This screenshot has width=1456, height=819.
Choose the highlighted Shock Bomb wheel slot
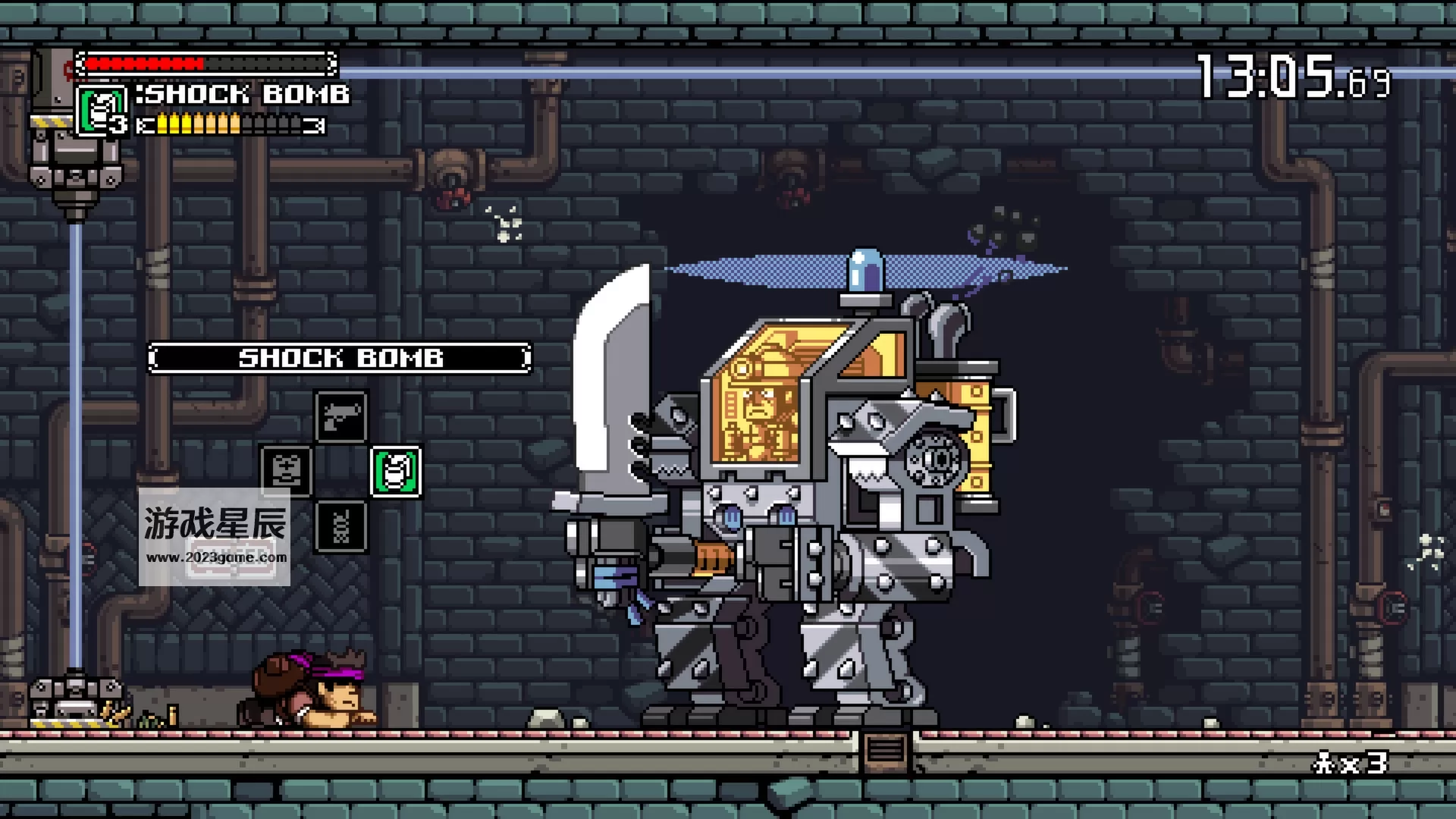396,471
